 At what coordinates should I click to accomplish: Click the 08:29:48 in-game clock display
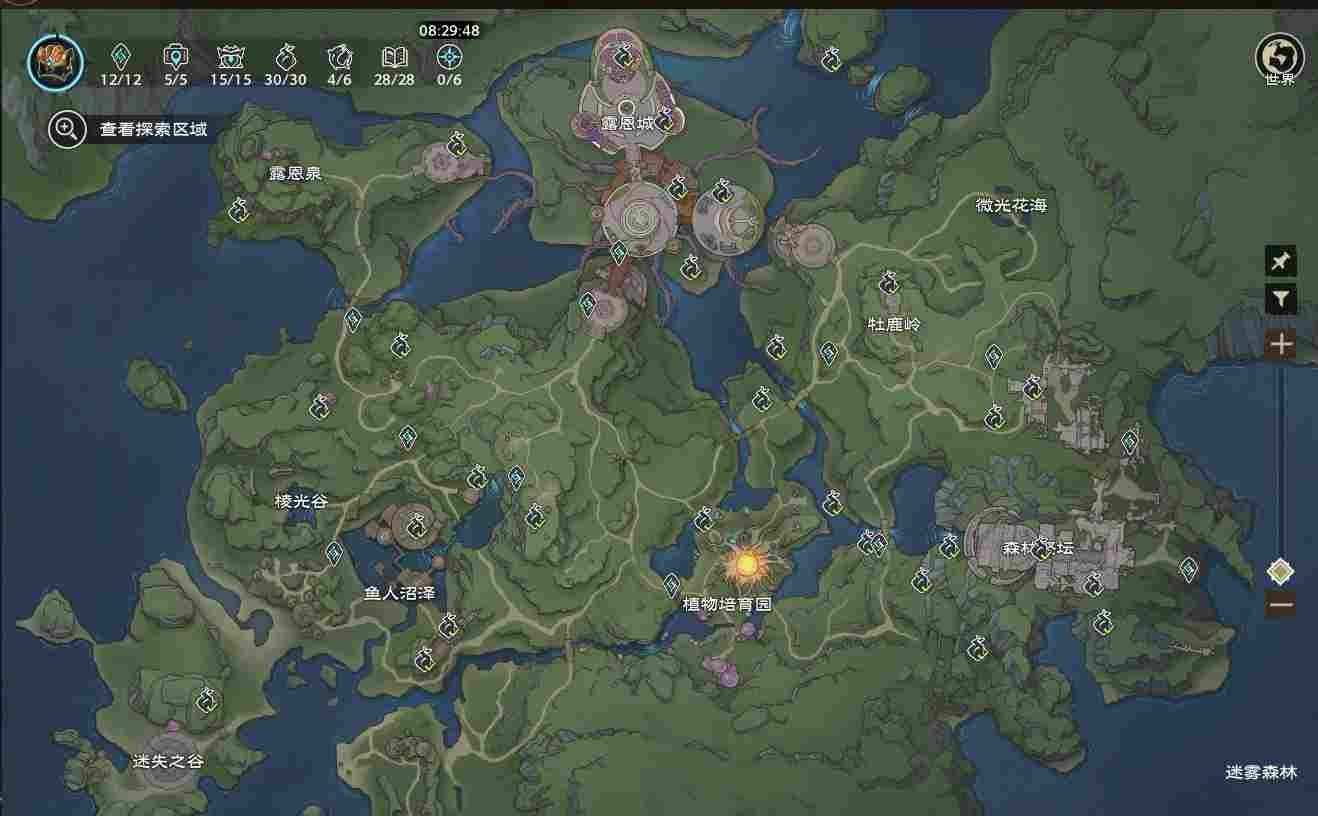(x=448, y=30)
